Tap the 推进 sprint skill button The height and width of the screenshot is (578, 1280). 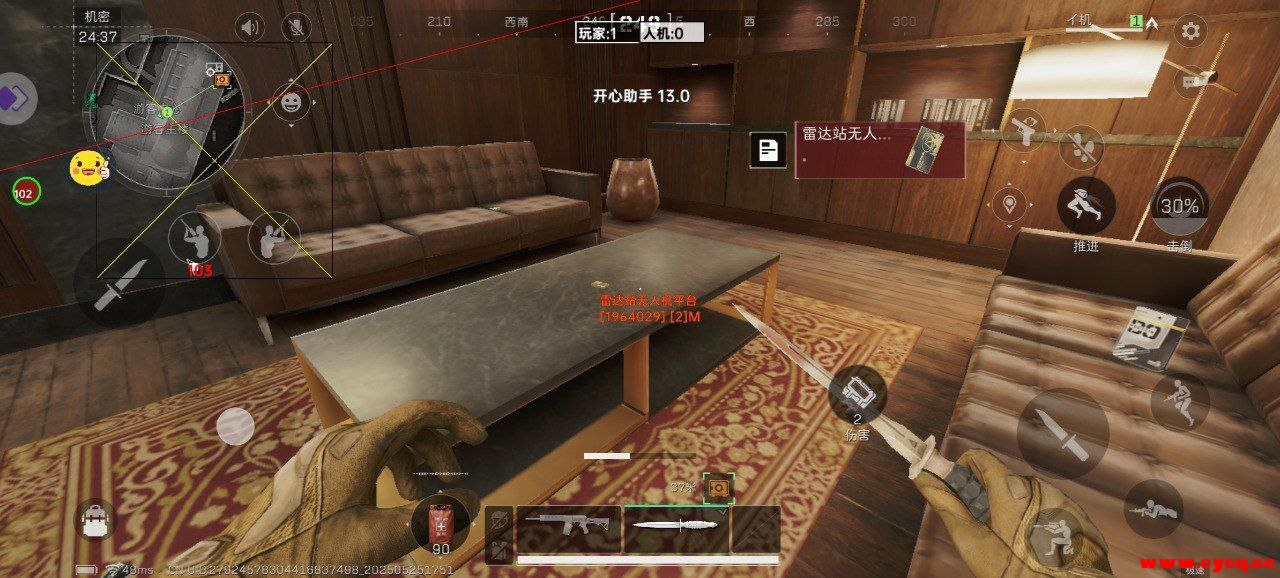click(x=1086, y=206)
